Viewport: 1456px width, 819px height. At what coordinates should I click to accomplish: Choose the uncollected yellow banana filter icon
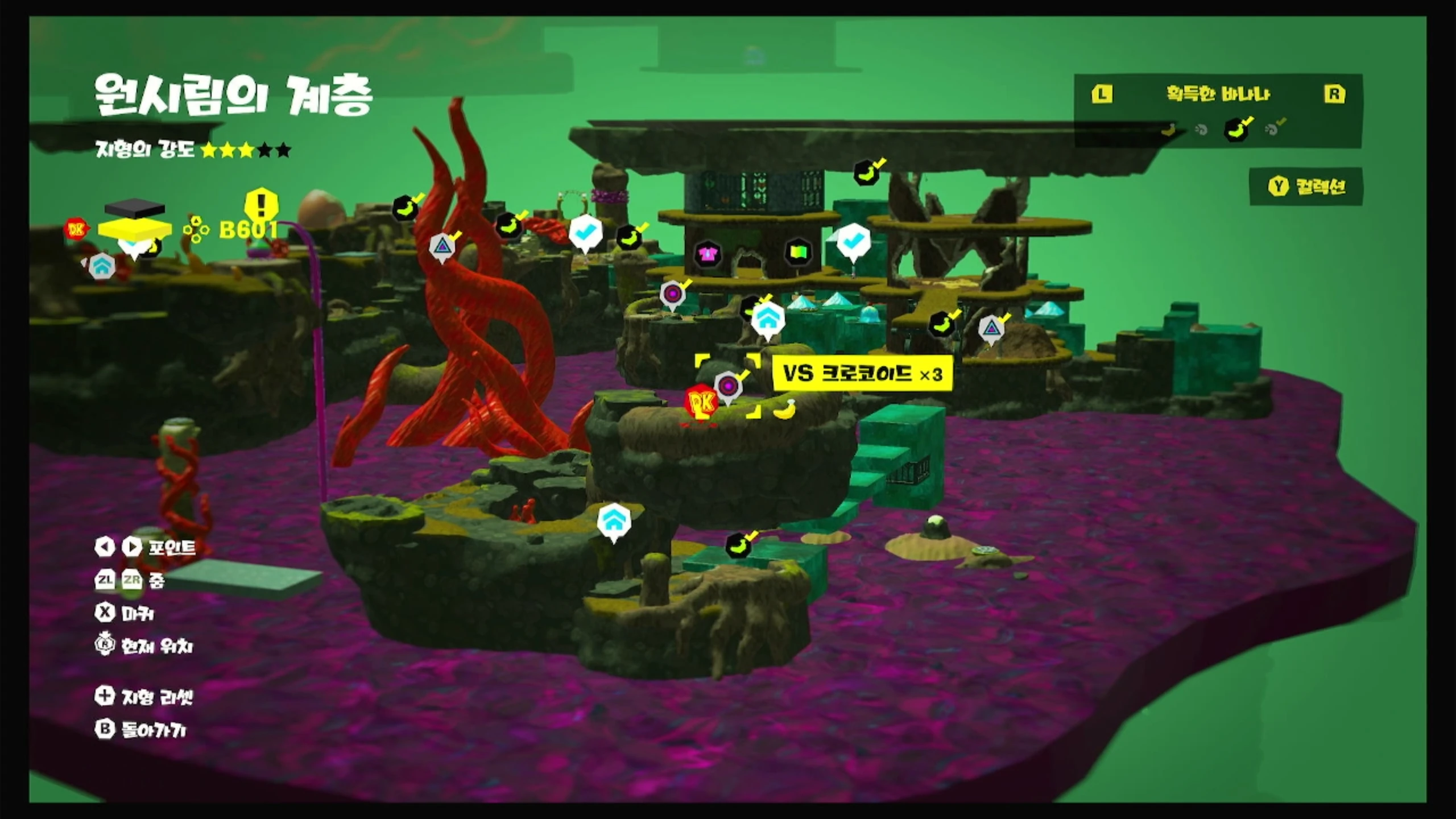[x=1168, y=130]
